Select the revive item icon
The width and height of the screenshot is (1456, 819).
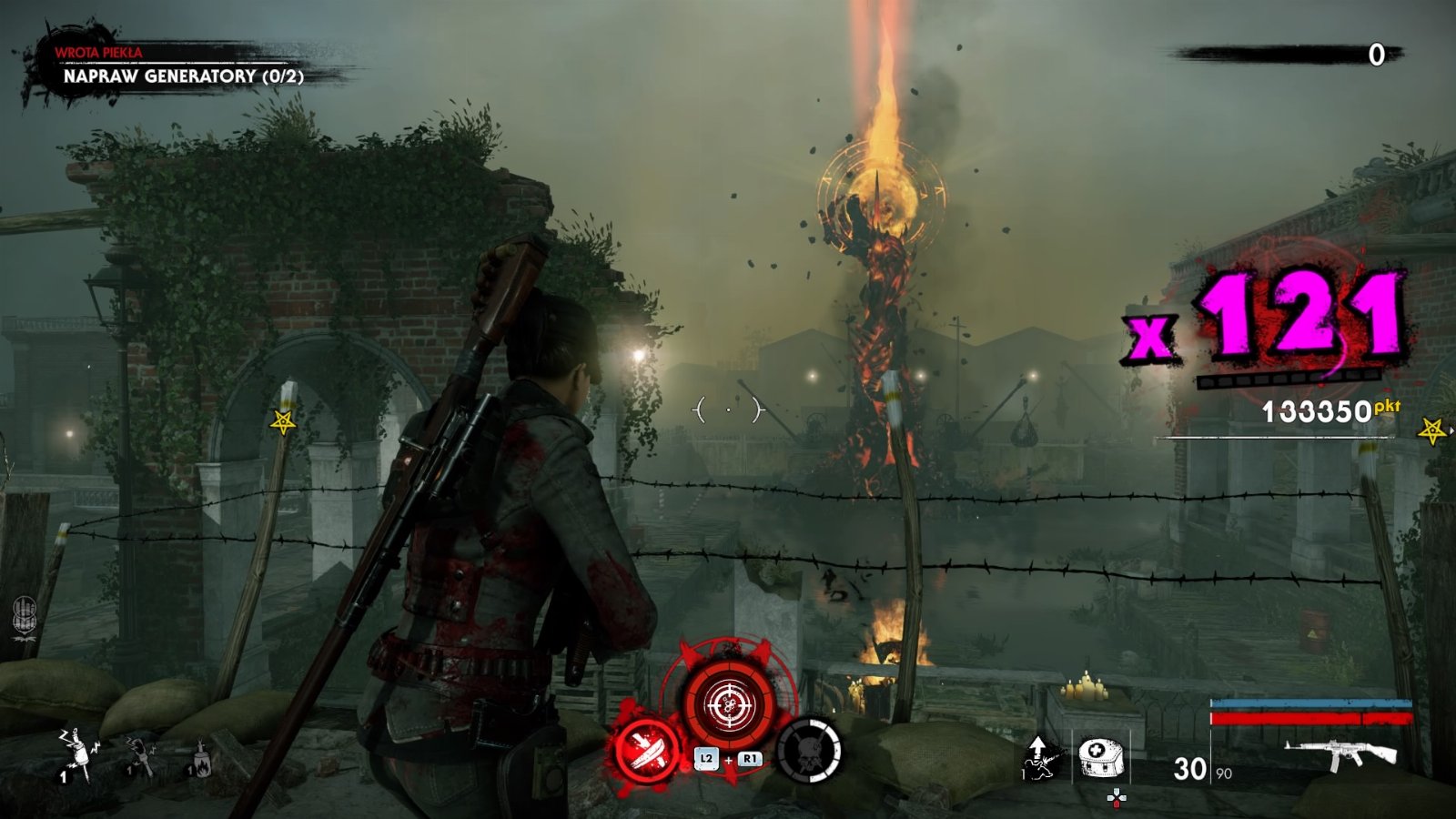click(1040, 757)
